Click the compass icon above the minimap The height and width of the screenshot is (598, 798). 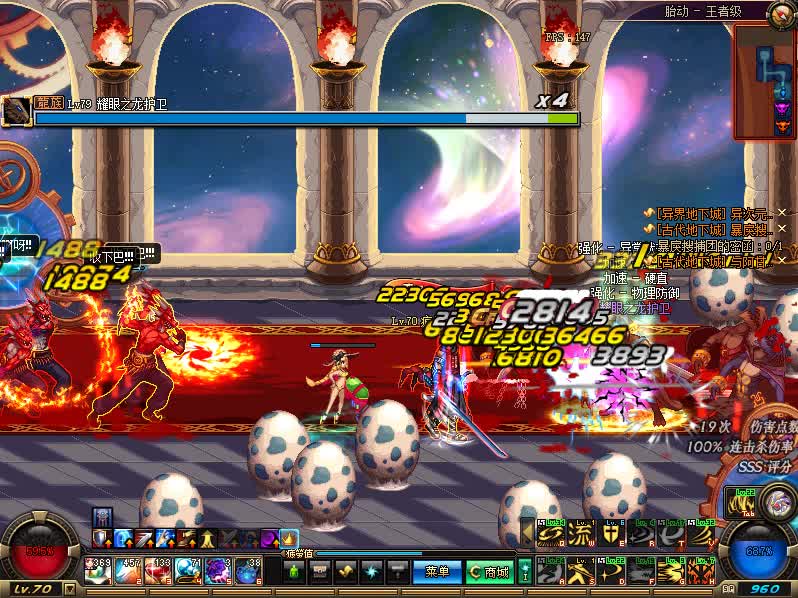click(x=782, y=14)
